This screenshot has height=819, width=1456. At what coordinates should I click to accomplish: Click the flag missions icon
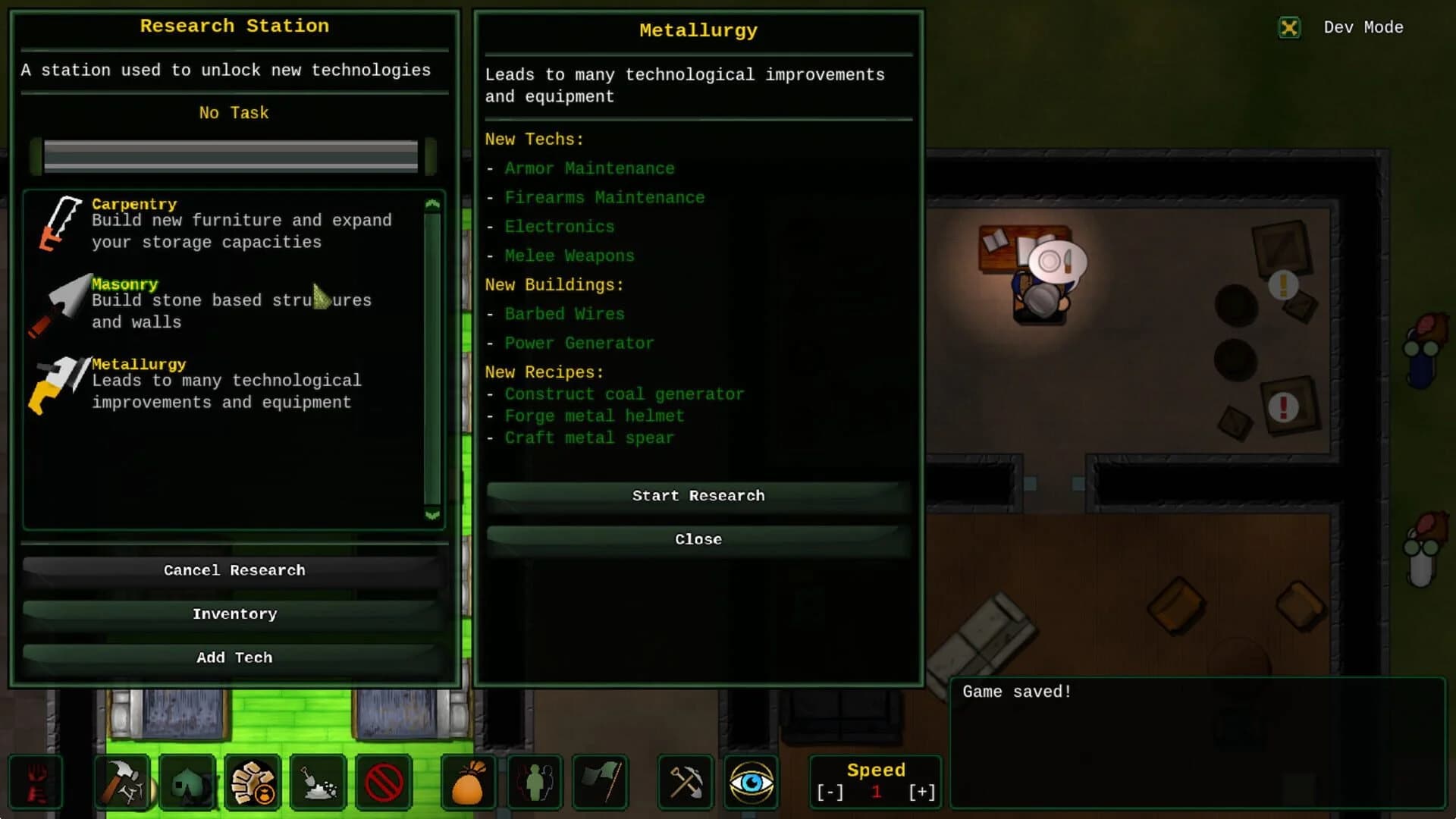click(x=600, y=782)
